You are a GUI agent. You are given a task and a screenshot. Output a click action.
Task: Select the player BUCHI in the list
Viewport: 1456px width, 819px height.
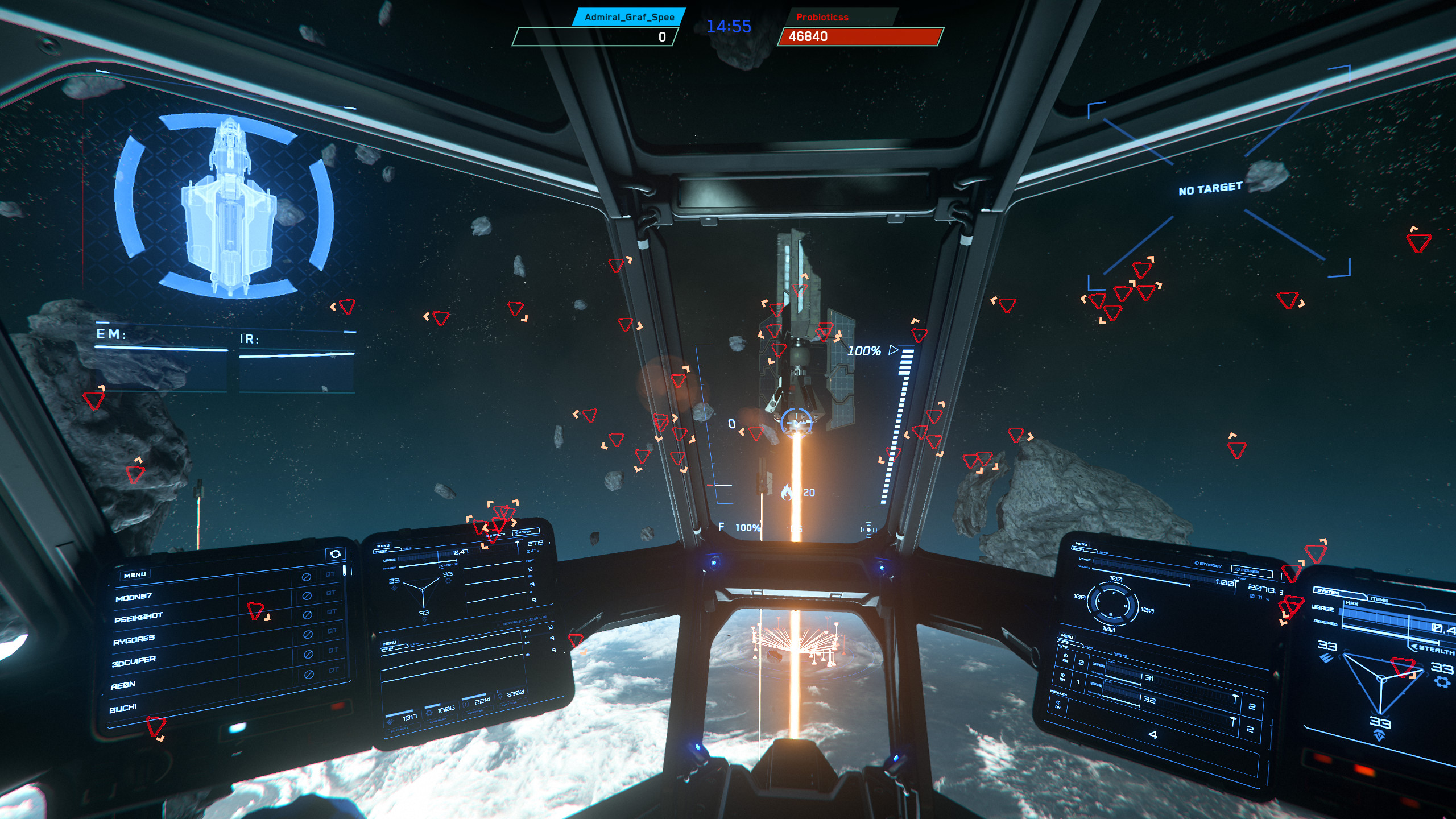[122, 708]
